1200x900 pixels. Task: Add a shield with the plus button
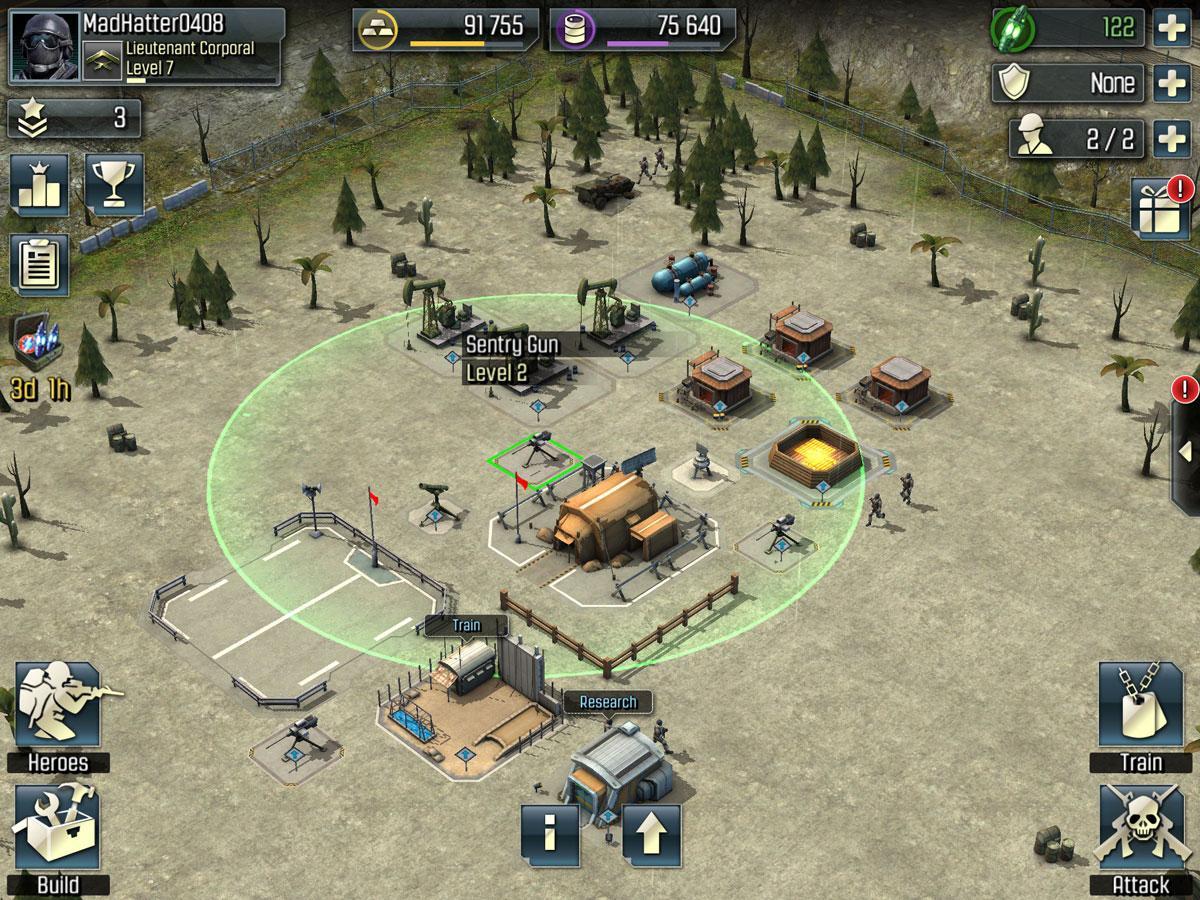(x=1171, y=83)
